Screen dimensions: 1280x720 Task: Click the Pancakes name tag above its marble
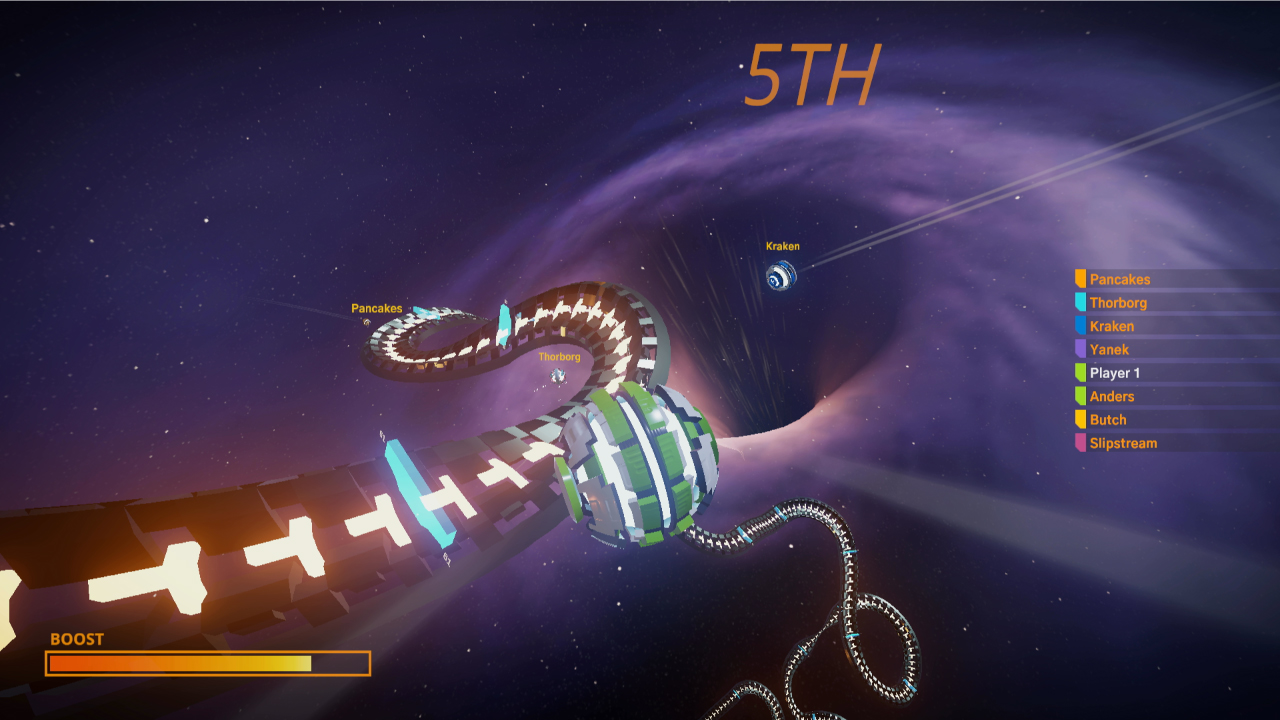(x=377, y=308)
